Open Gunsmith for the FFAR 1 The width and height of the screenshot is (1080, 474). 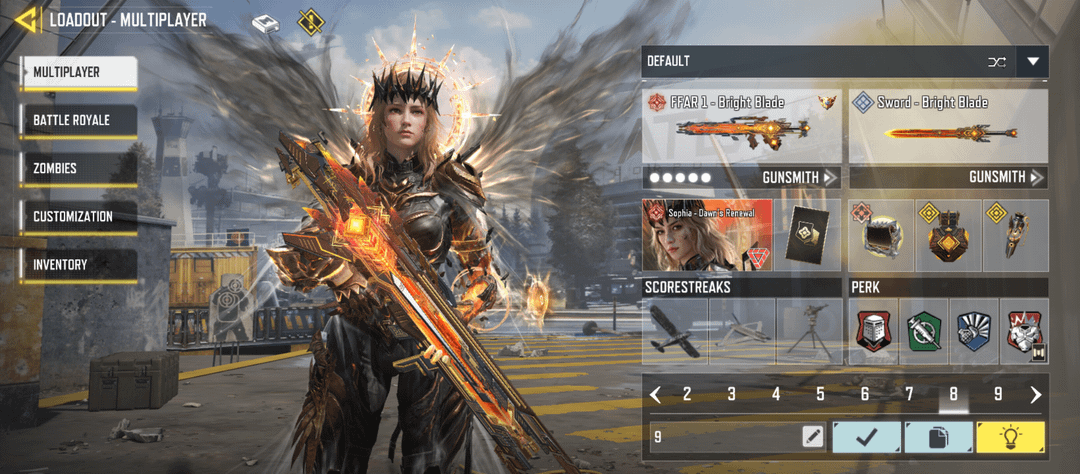coord(796,178)
